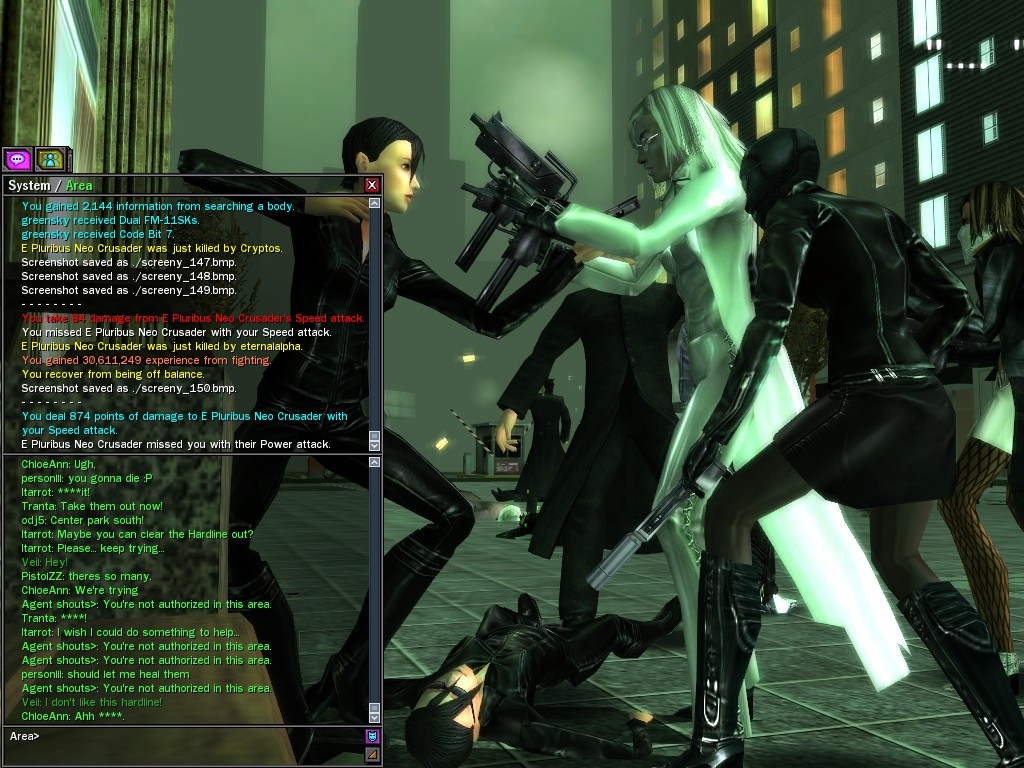Switch to the yellow people group tab
This screenshot has width=1024, height=768.
click(x=49, y=158)
